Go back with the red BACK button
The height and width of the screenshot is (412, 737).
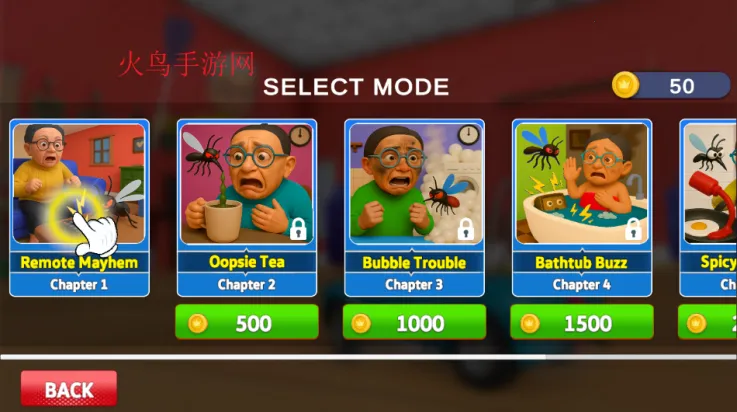pyautogui.click(x=69, y=389)
